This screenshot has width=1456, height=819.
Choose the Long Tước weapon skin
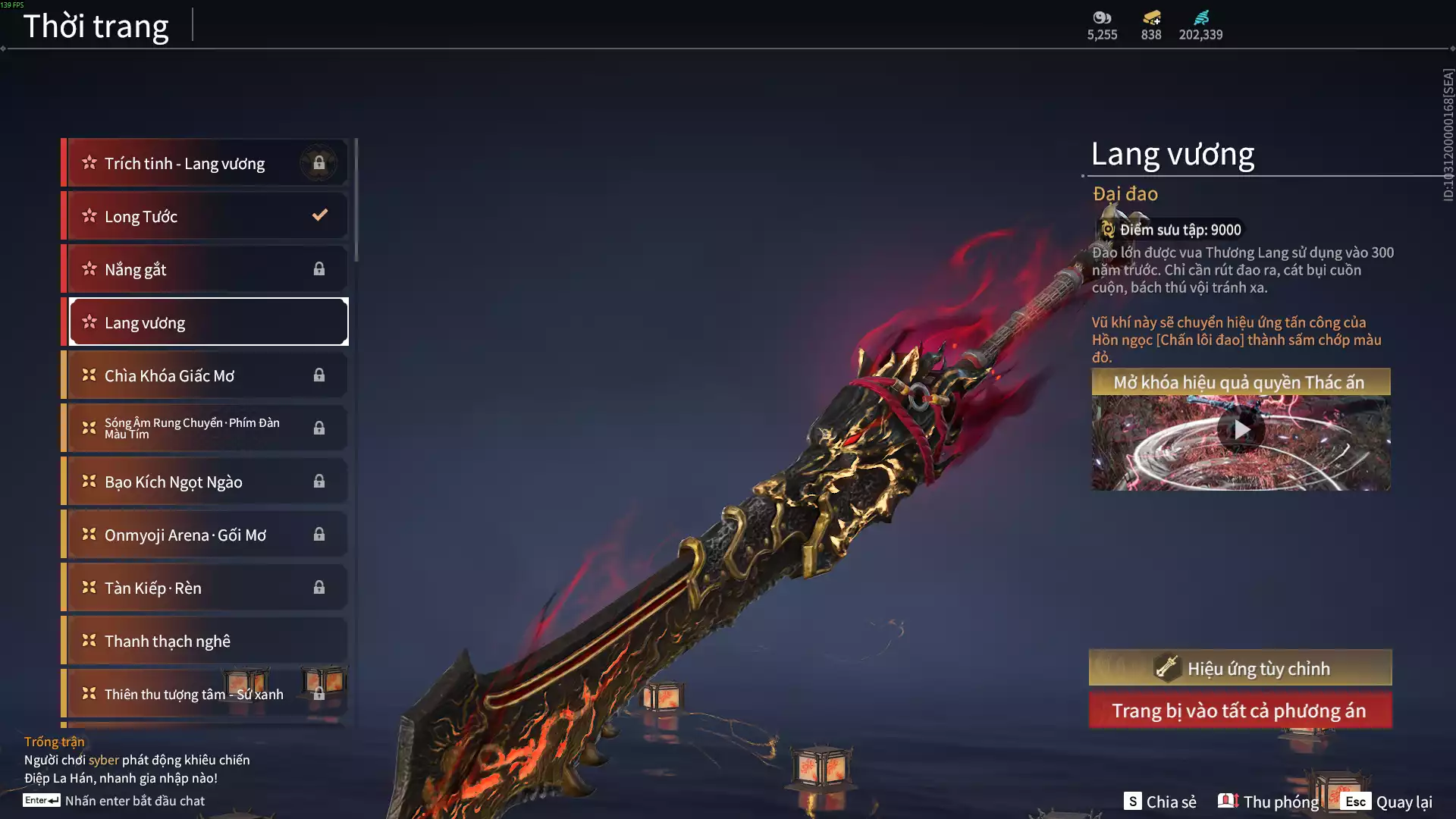point(205,216)
